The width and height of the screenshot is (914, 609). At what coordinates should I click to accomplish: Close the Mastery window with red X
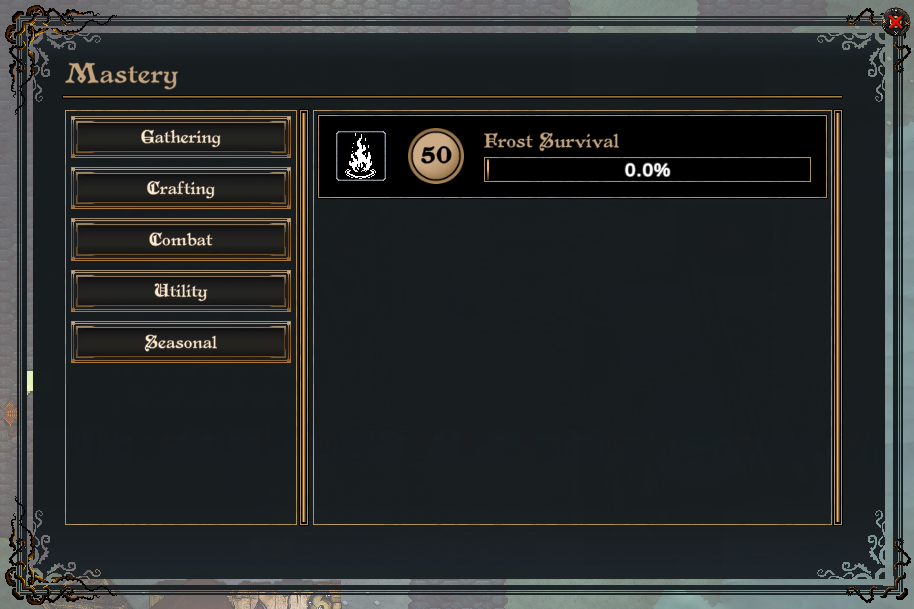(x=895, y=21)
